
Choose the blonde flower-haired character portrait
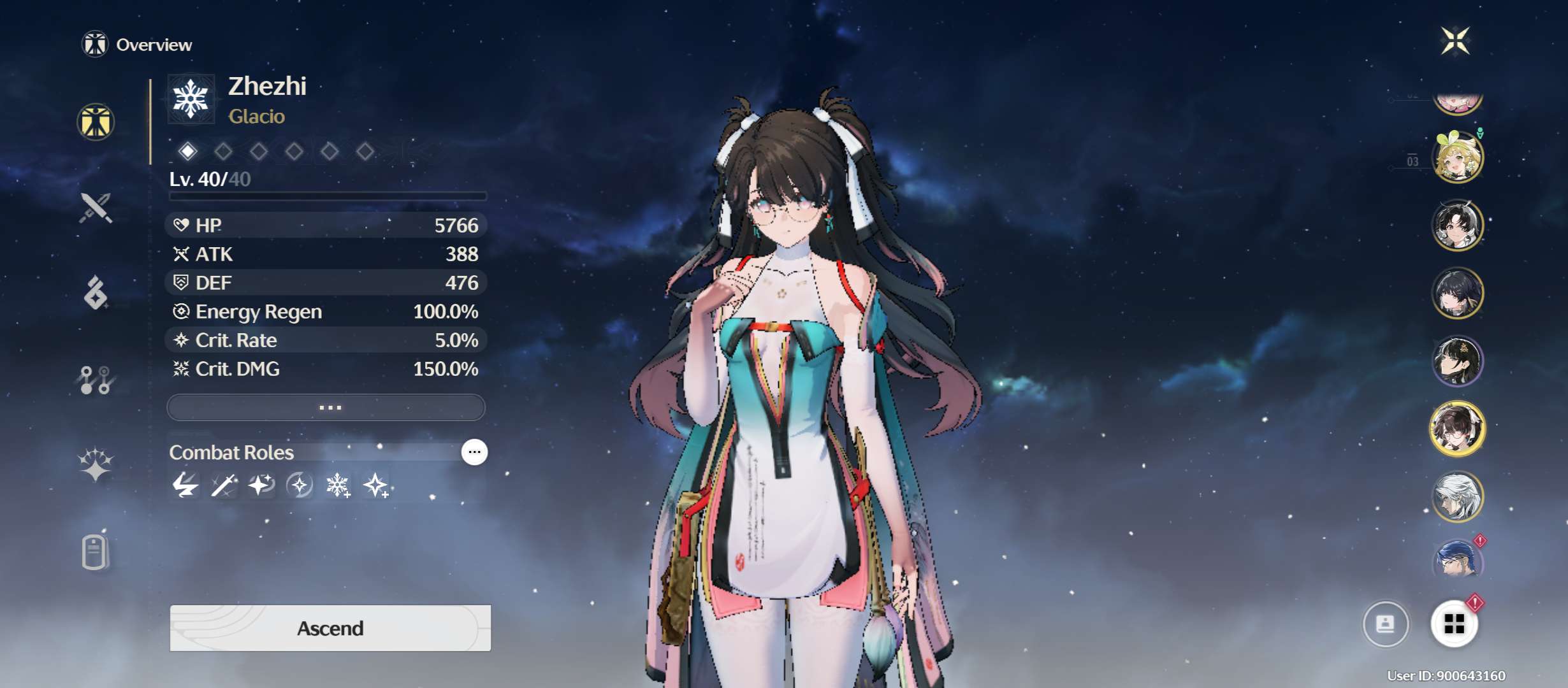(x=1457, y=157)
